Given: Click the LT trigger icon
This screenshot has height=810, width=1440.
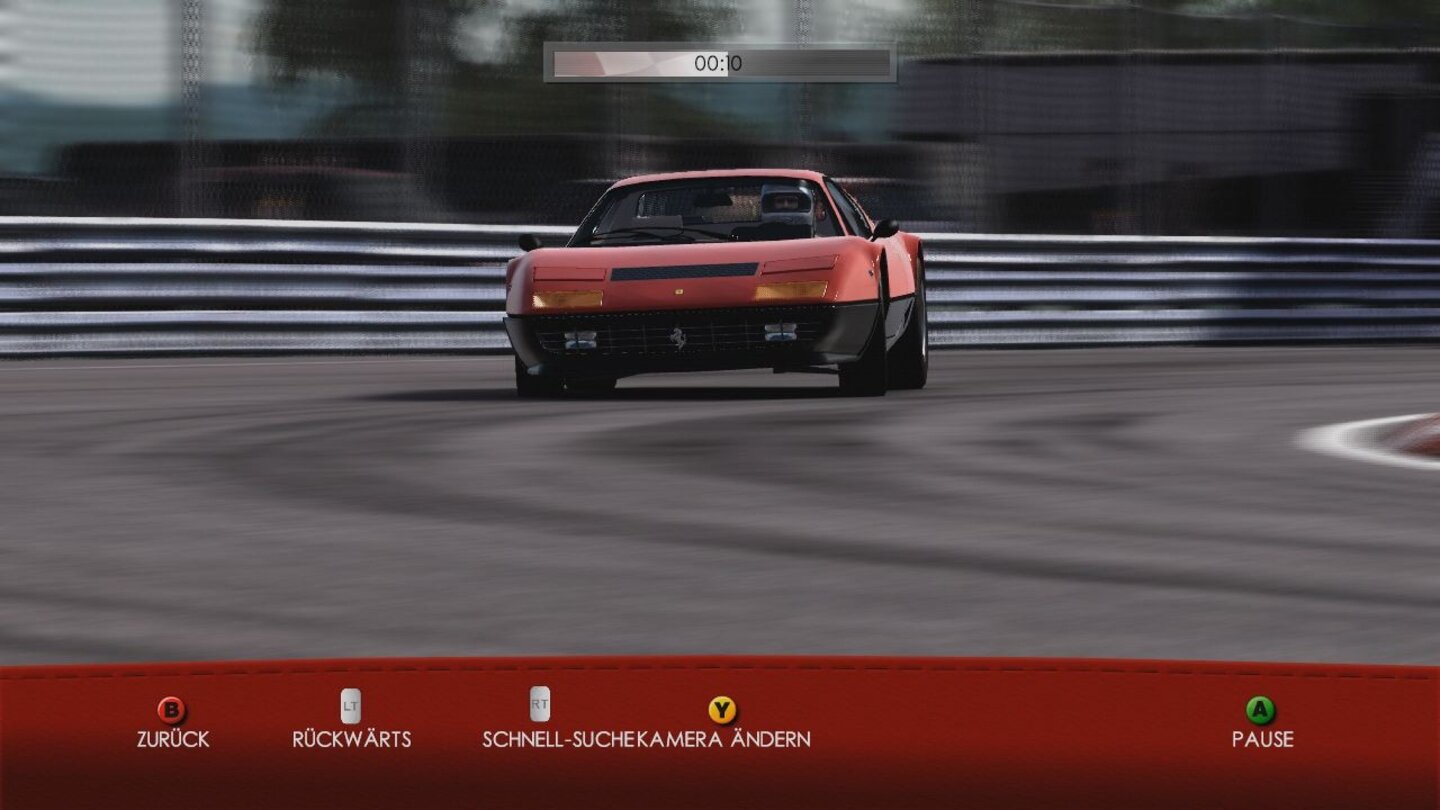Looking at the screenshot, I should (349, 706).
